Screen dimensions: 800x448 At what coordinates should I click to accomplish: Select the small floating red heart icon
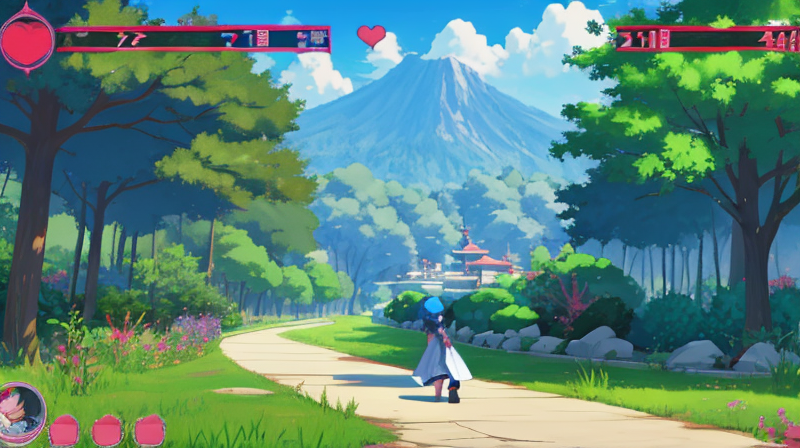[371, 36]
